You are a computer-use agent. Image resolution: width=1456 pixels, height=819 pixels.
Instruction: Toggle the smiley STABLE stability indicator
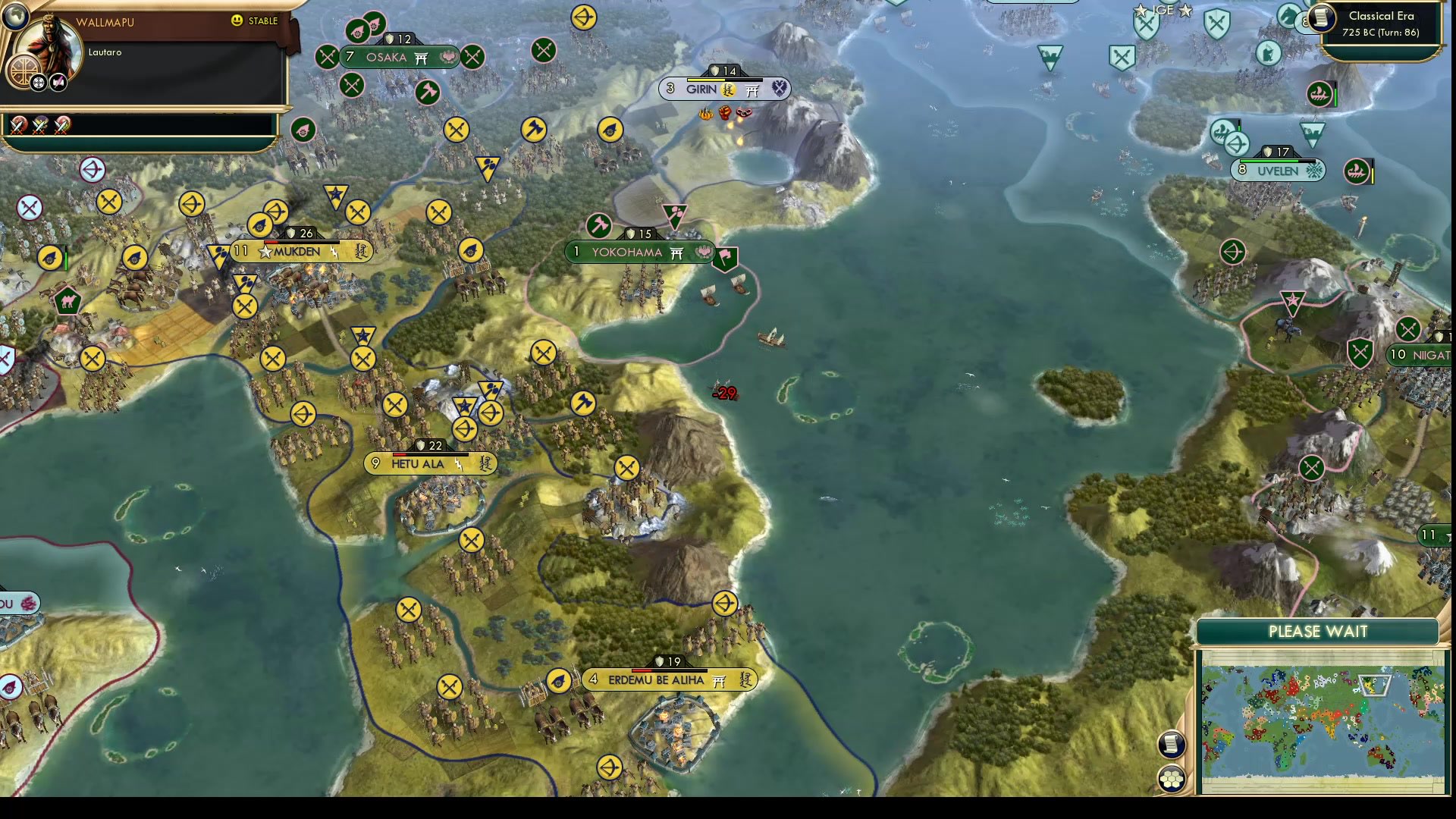[237, 21]
